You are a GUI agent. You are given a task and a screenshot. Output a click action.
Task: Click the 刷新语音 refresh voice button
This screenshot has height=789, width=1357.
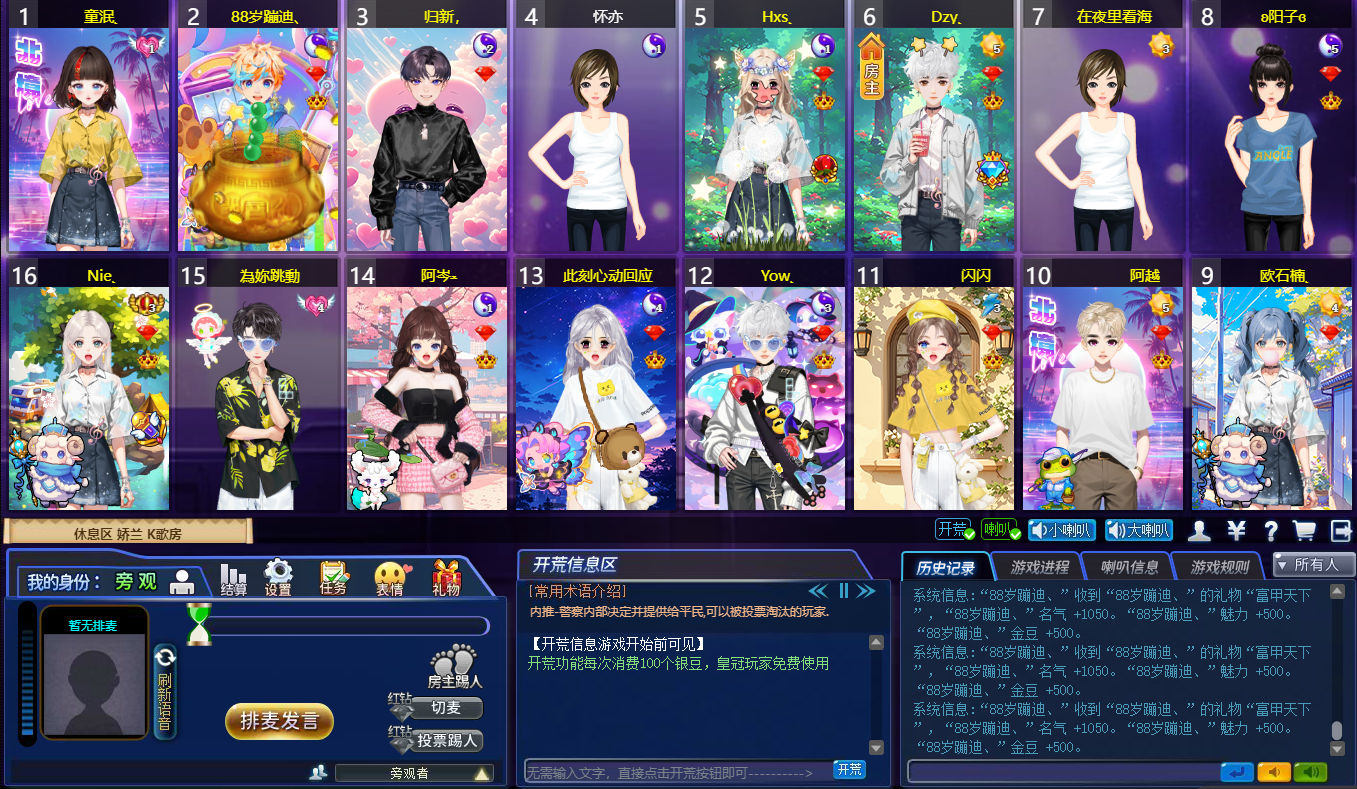pos(165,691)
